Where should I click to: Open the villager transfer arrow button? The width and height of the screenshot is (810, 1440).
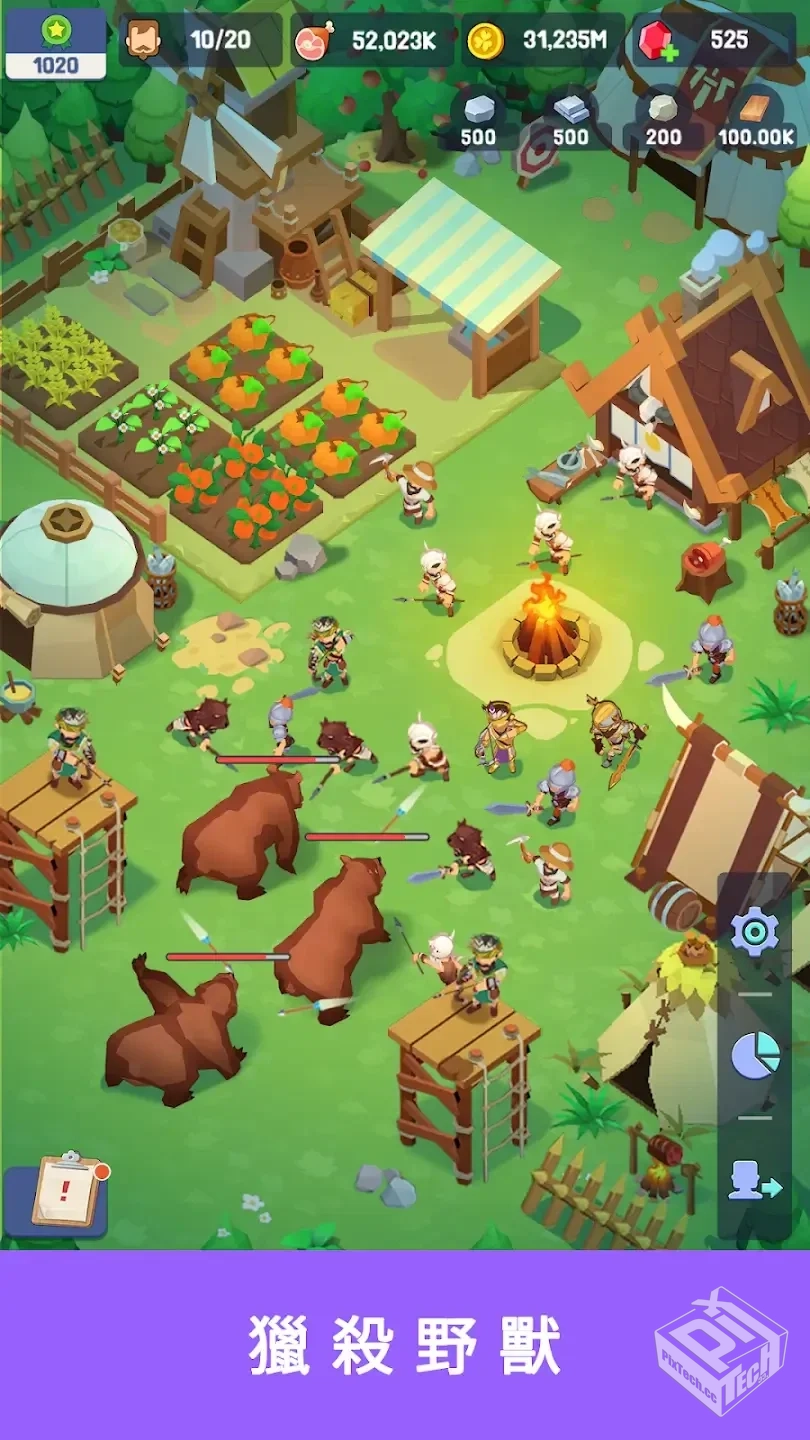(755, 1181)
